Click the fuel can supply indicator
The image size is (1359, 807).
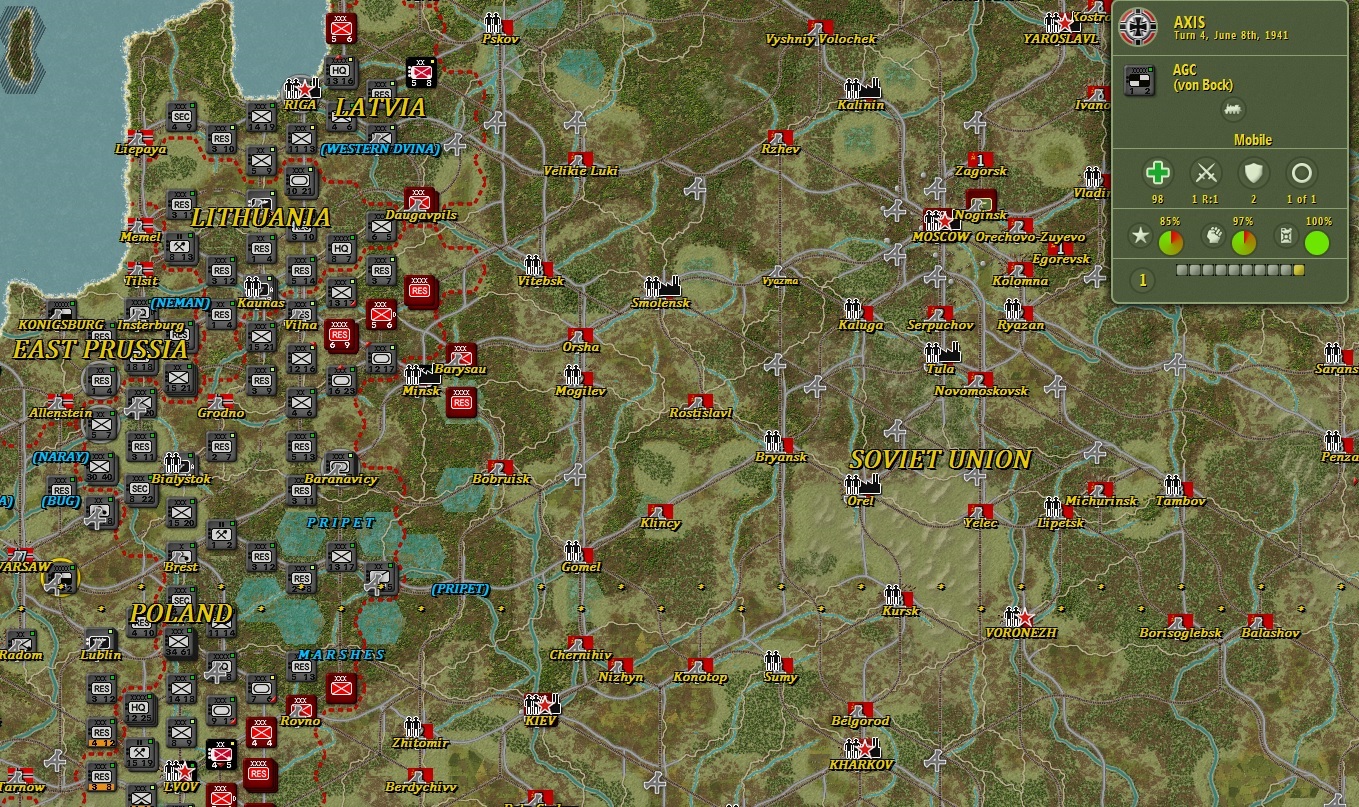coord(1287,234)
